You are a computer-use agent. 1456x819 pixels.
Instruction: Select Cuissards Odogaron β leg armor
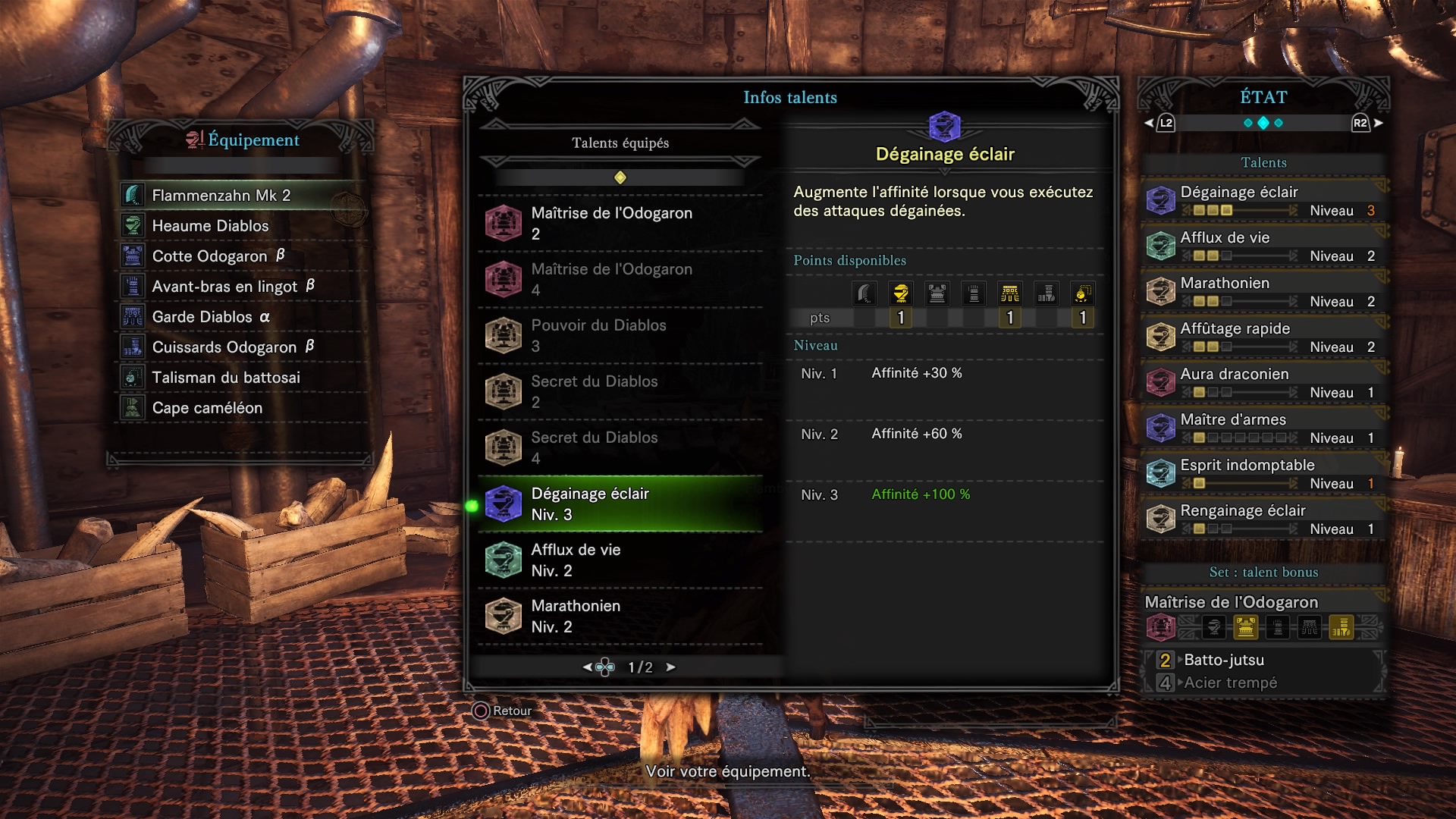pos(233,347)
